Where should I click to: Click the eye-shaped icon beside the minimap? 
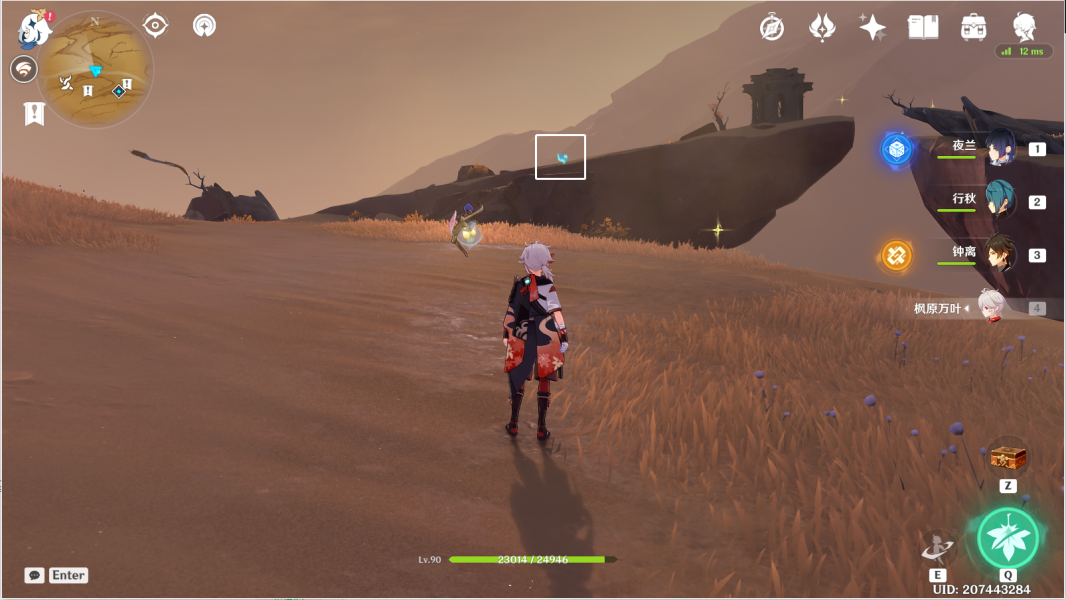click(155, 25)
